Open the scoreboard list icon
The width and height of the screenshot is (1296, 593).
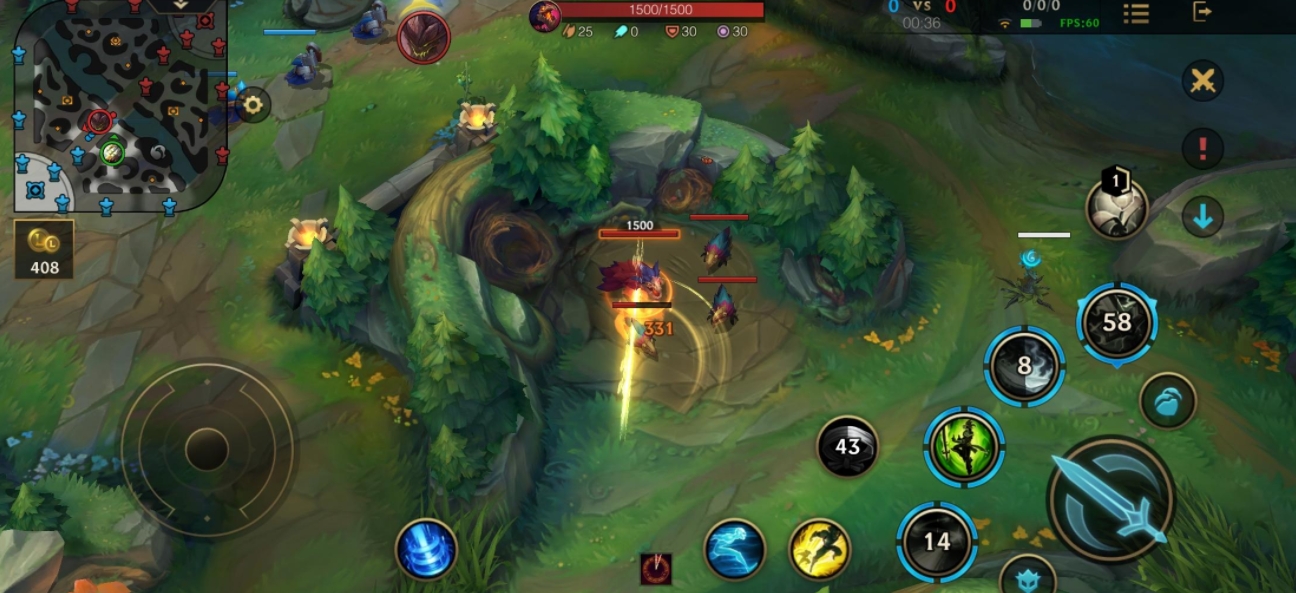(x=1136, y=13)
